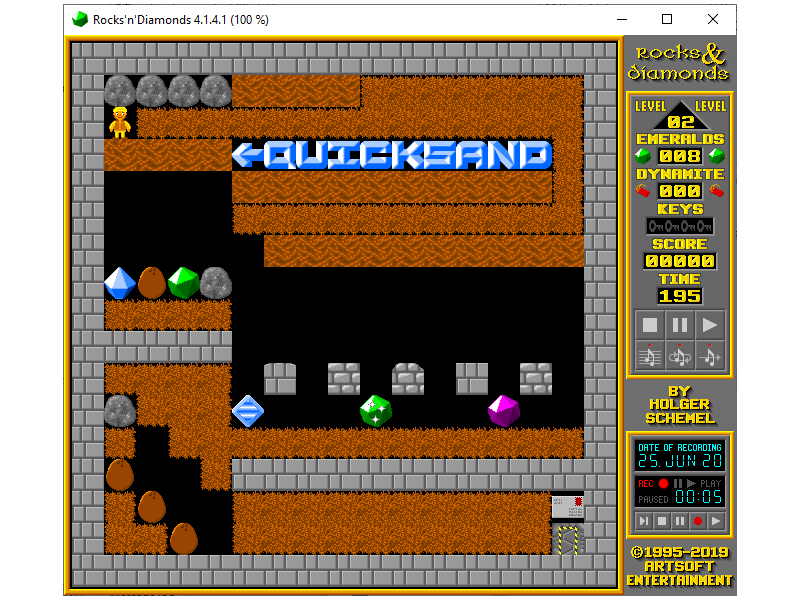Pause the tape recorder
The height and width of the screenshot is (600, 800).
point(680,521)
